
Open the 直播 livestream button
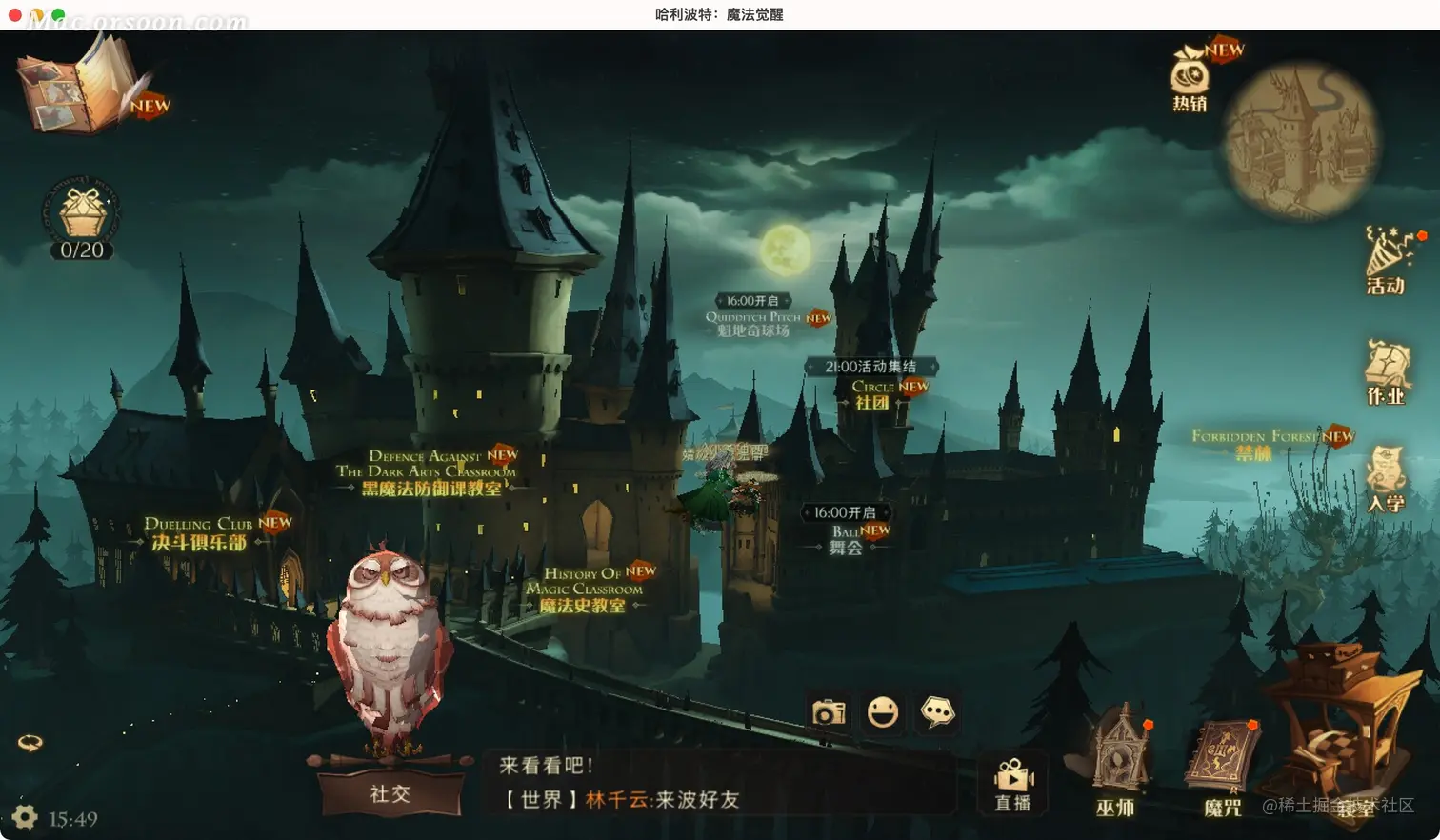tap(1012, 785)
